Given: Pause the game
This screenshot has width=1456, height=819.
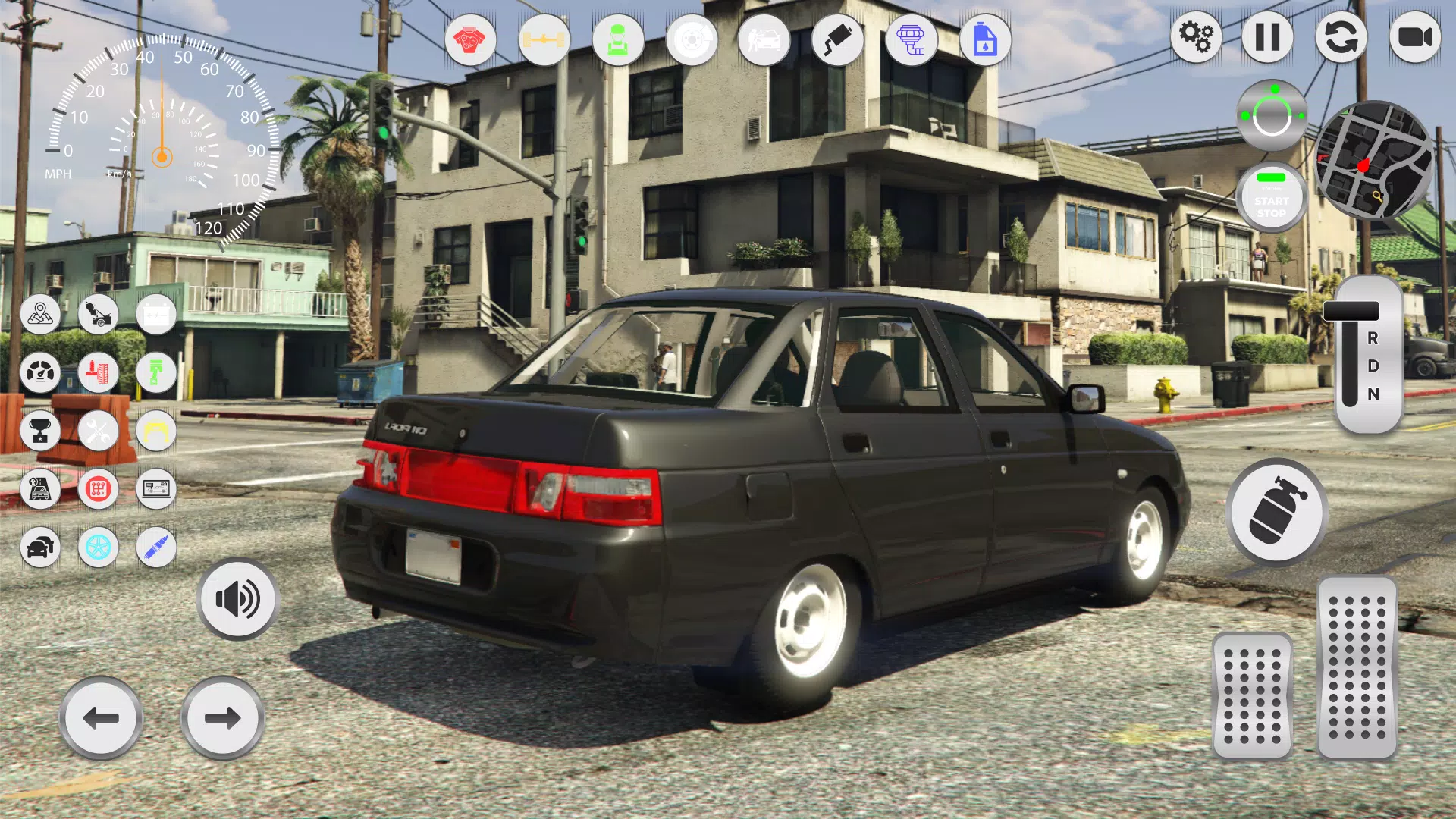Looking at the screenshot, I should pos(1267,36).
